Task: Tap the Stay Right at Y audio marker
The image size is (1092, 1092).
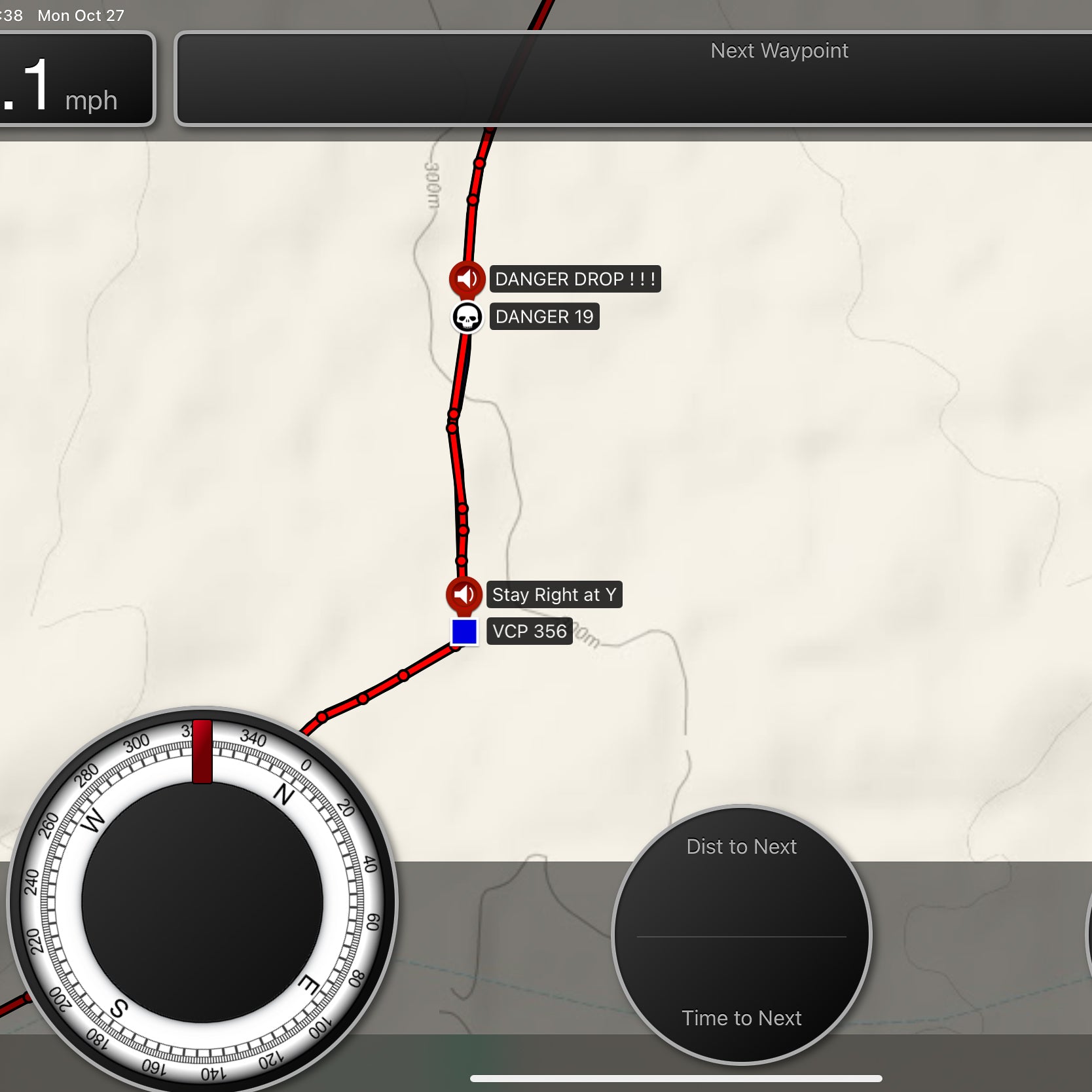Action: (x=464, y=594)
